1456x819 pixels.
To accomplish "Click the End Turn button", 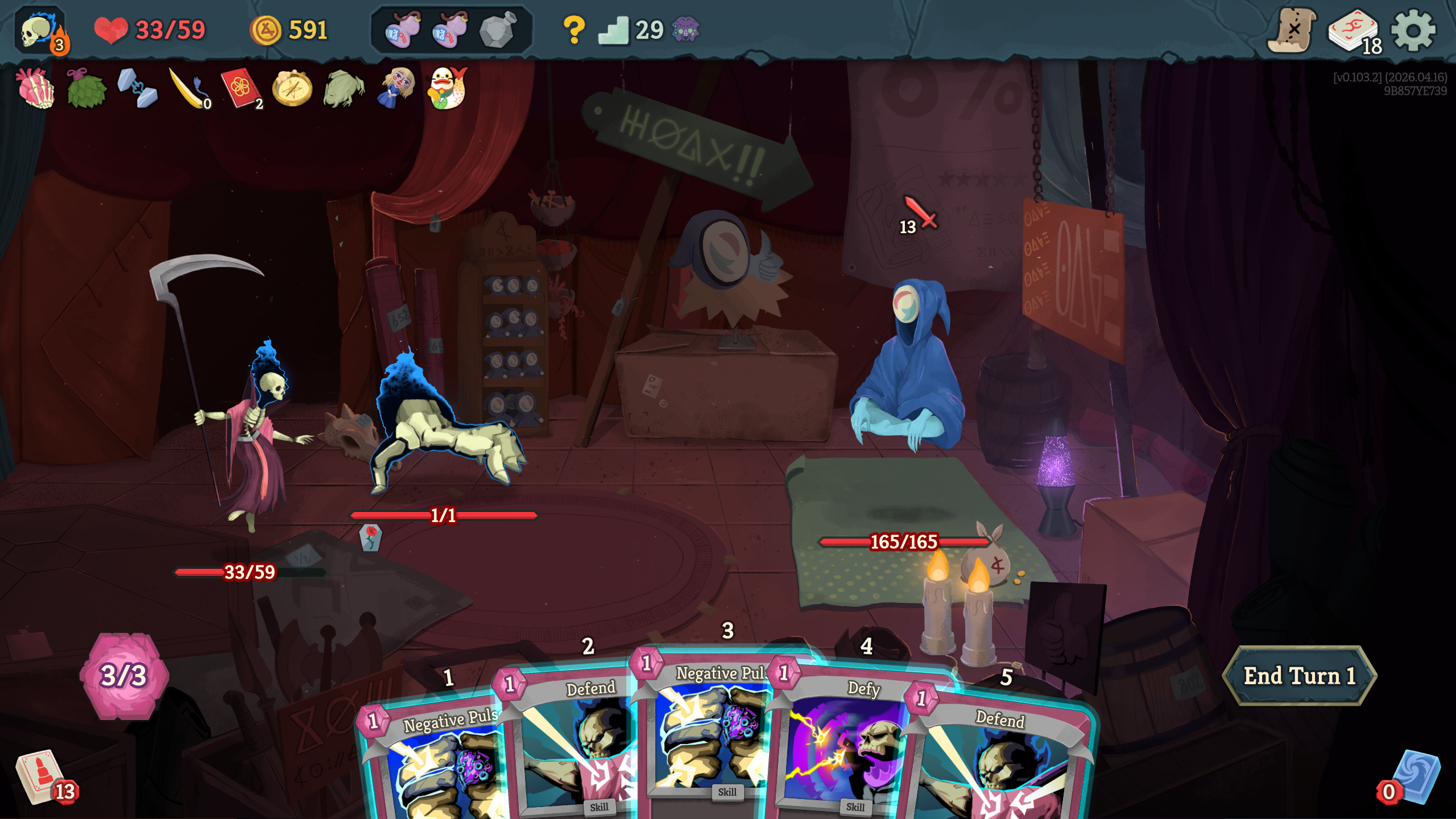I will point(1299,676).
